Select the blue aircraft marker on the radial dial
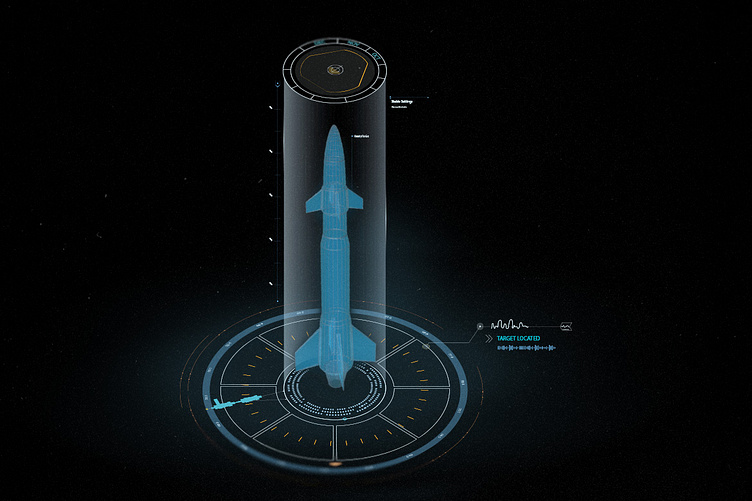752x501 pixels. point(232,402)
